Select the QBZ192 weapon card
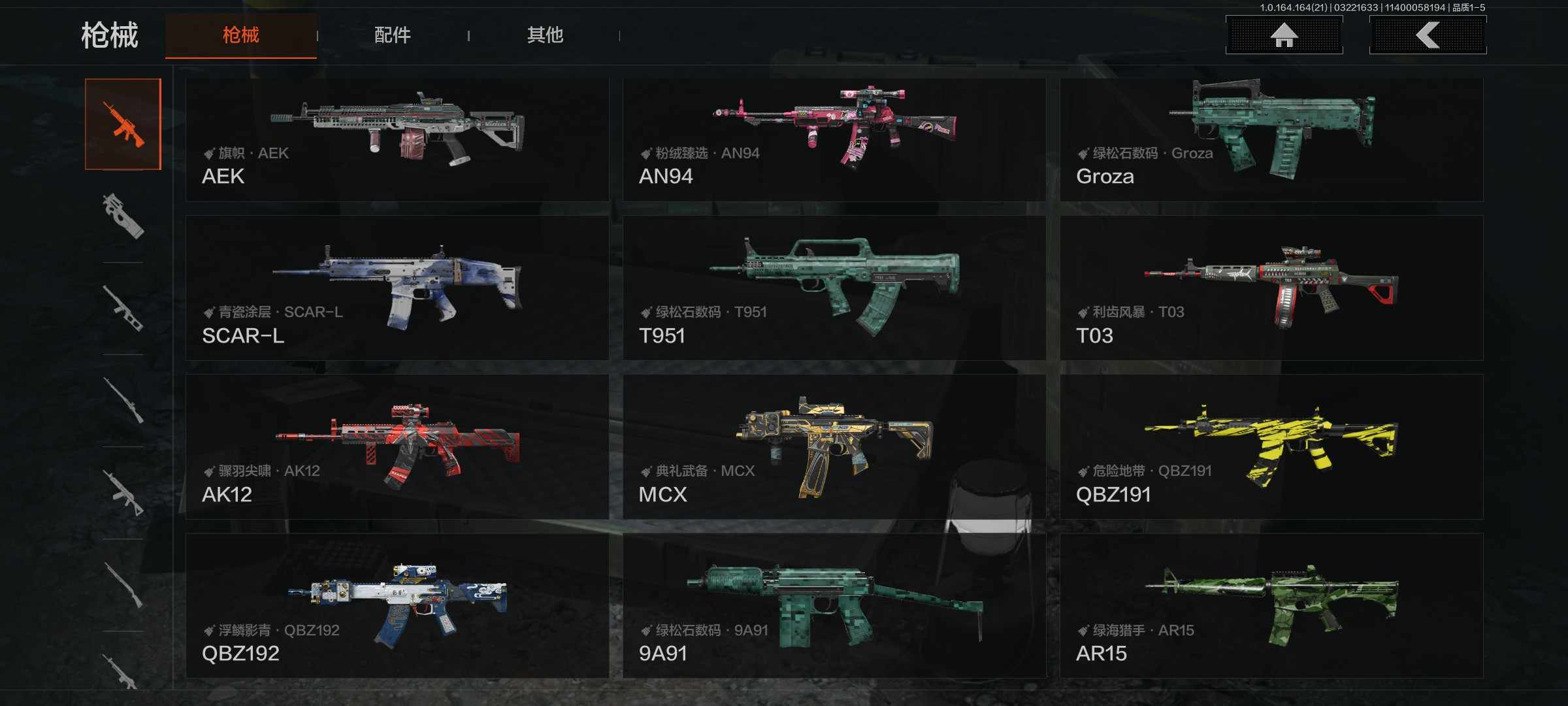The width and height of the screenshot is (1568, 706). [397, 605]
